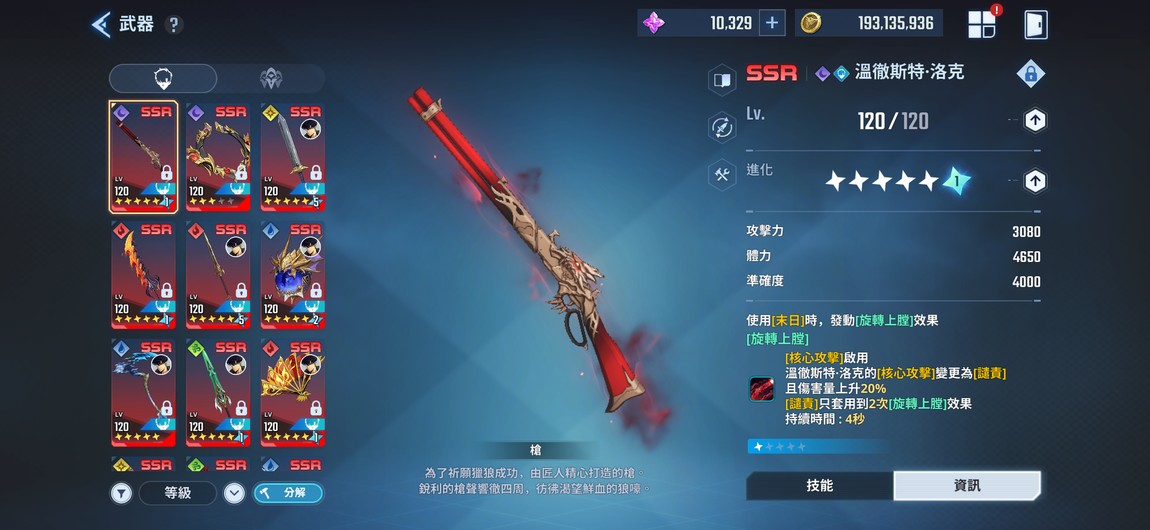Select the golden bow weapon card

(218, 156)
